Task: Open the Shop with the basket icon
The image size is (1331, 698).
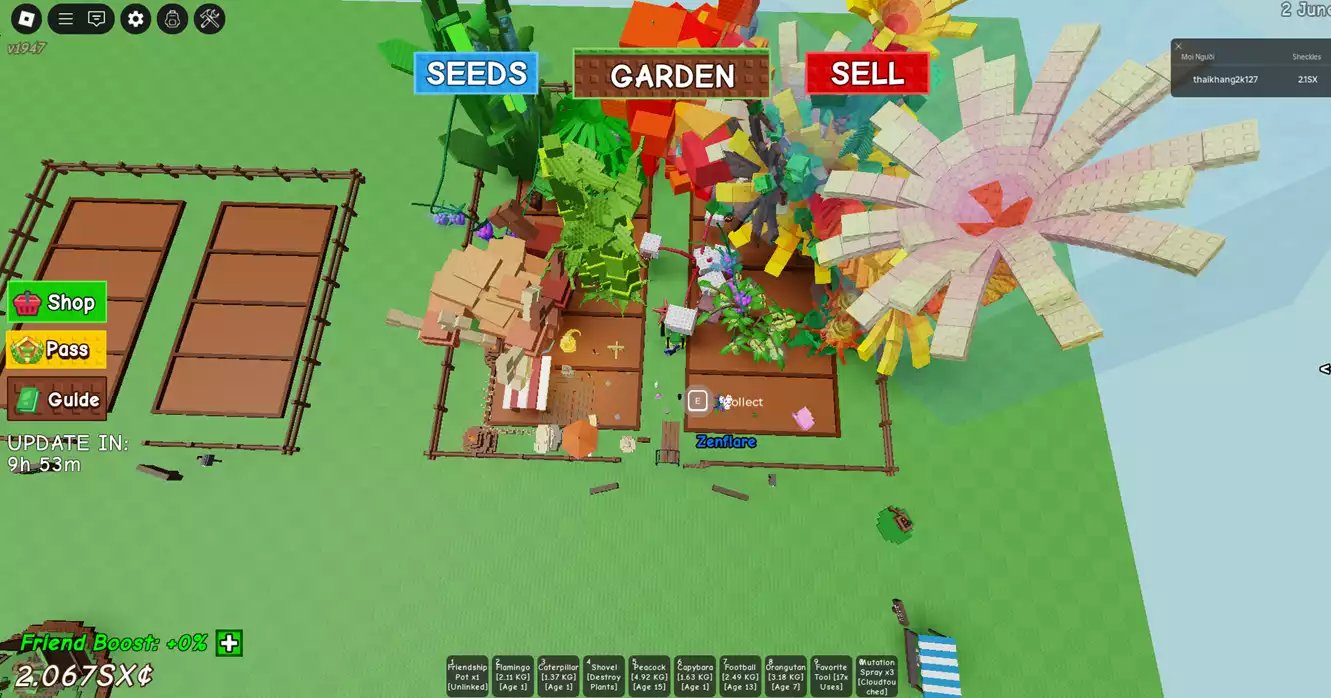Action: 57,302
